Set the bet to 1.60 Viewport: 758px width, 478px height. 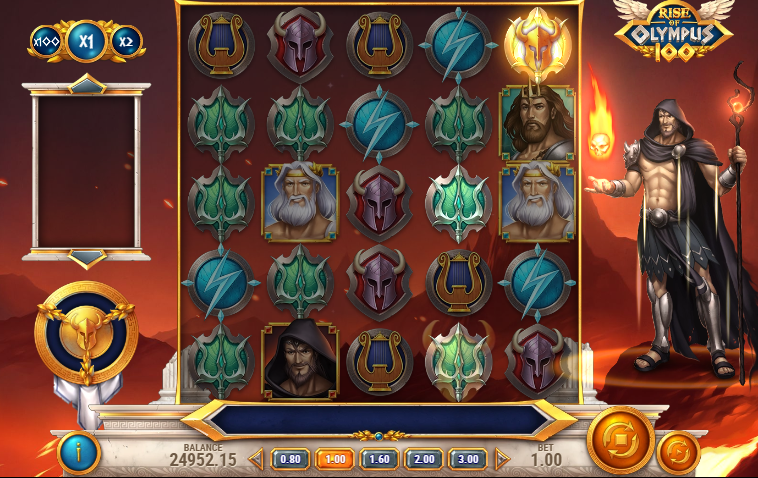pyautogui.click(x=379, y=459)
